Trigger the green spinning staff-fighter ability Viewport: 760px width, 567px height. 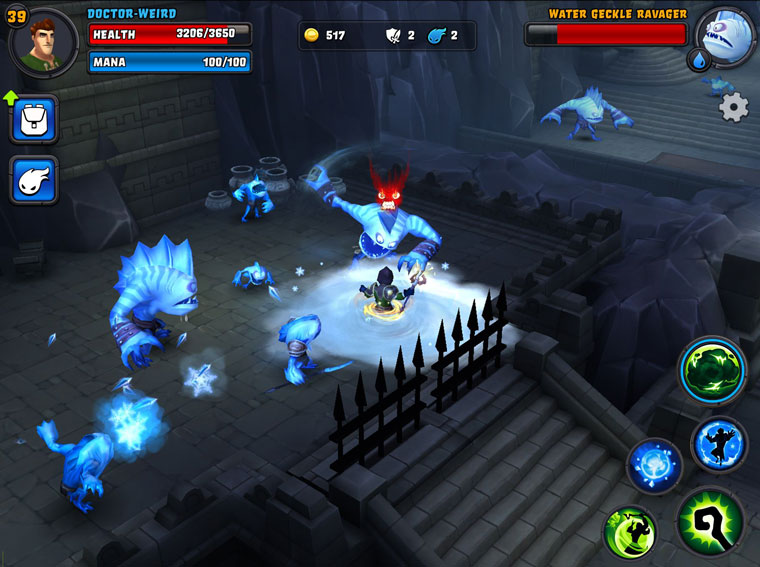(x=630, y=533)
